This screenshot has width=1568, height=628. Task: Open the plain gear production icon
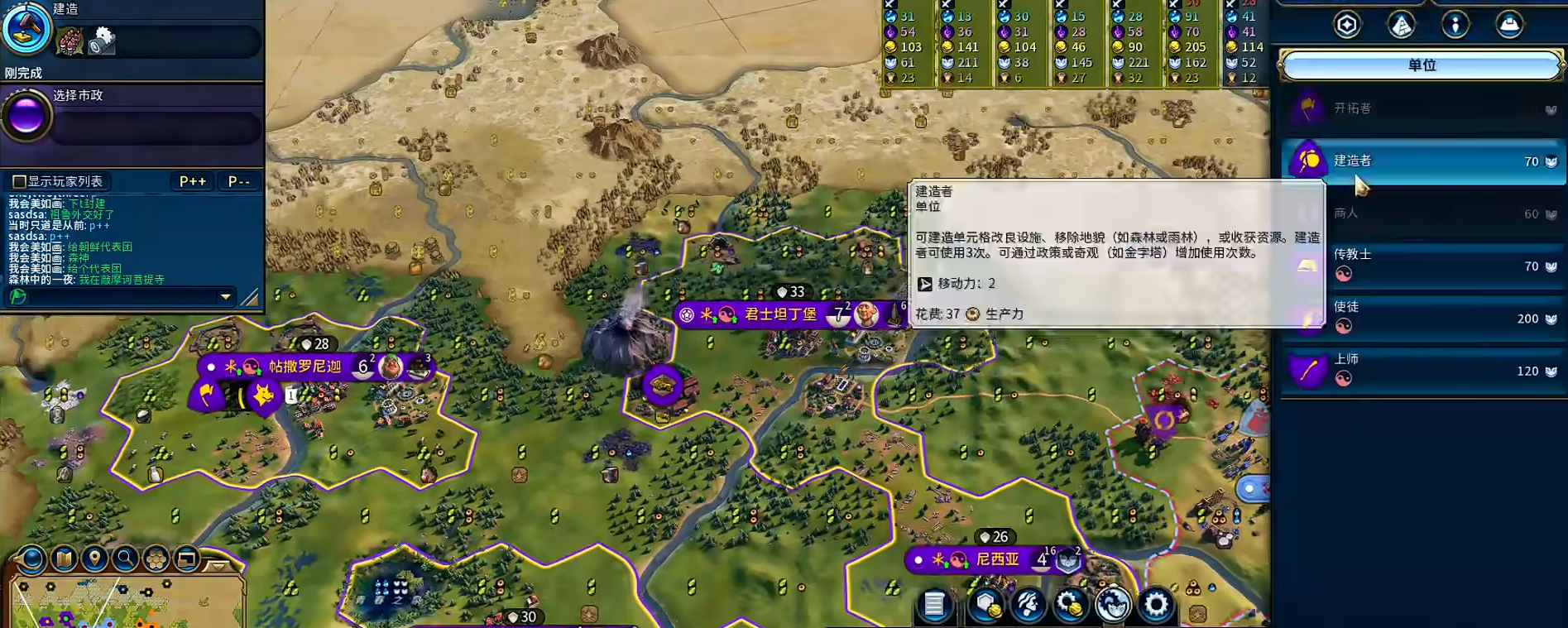click(1155, 605)
